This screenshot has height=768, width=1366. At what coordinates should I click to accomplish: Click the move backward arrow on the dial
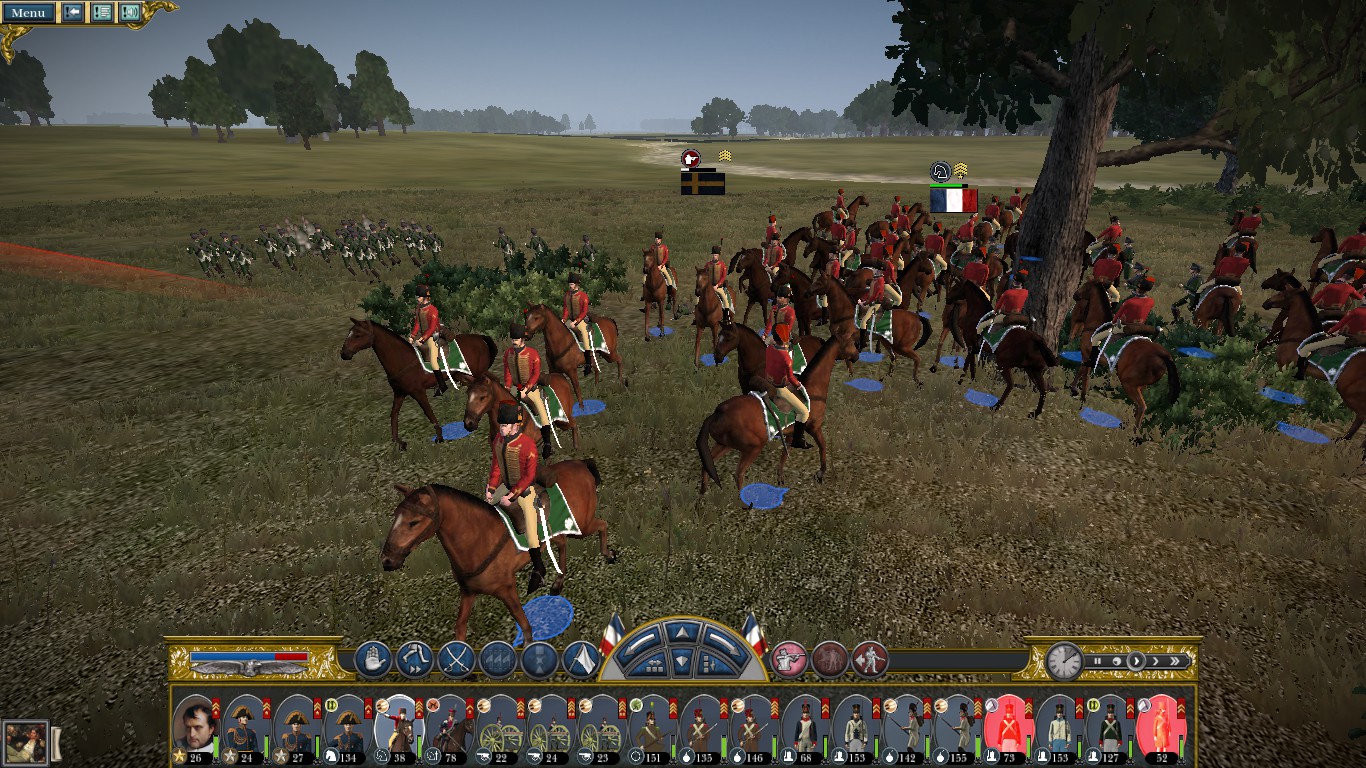[682, 662]
